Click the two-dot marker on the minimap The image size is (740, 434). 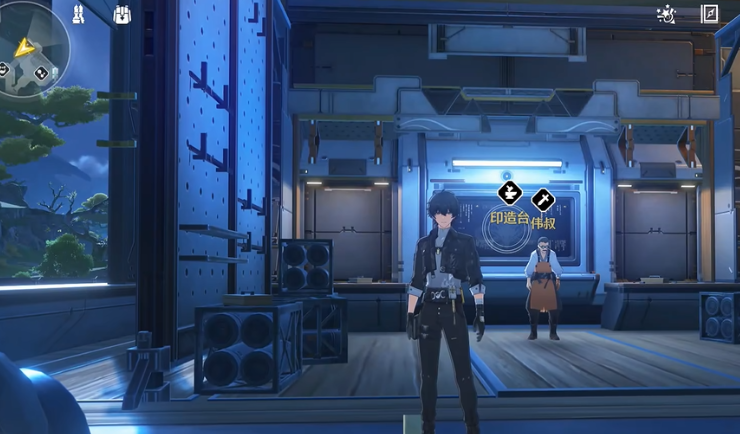pyautogui.click(x=41, y=73)
